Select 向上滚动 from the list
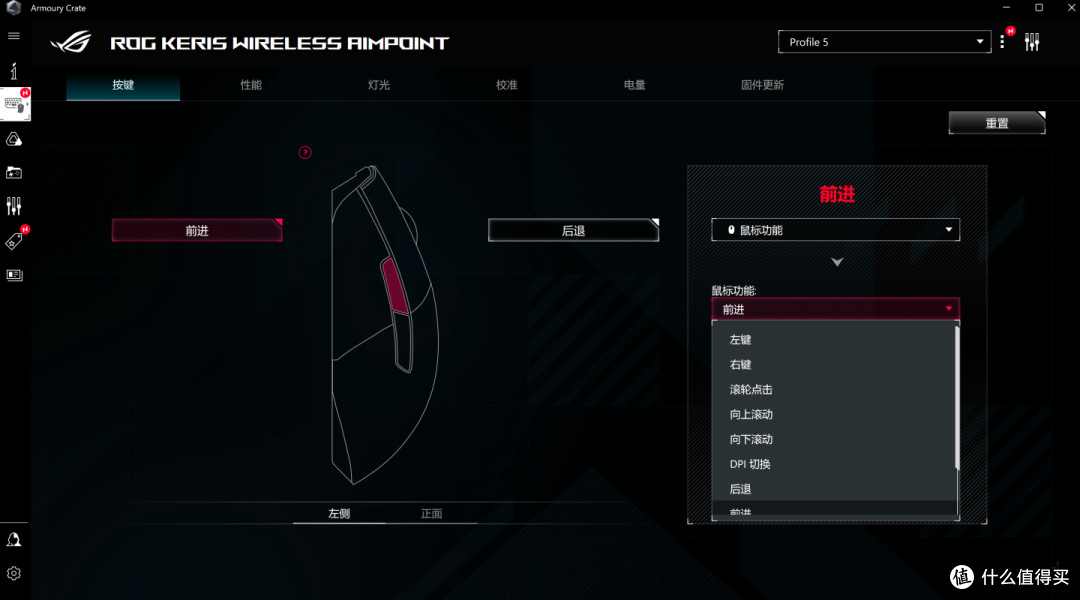 click(751, 414)
